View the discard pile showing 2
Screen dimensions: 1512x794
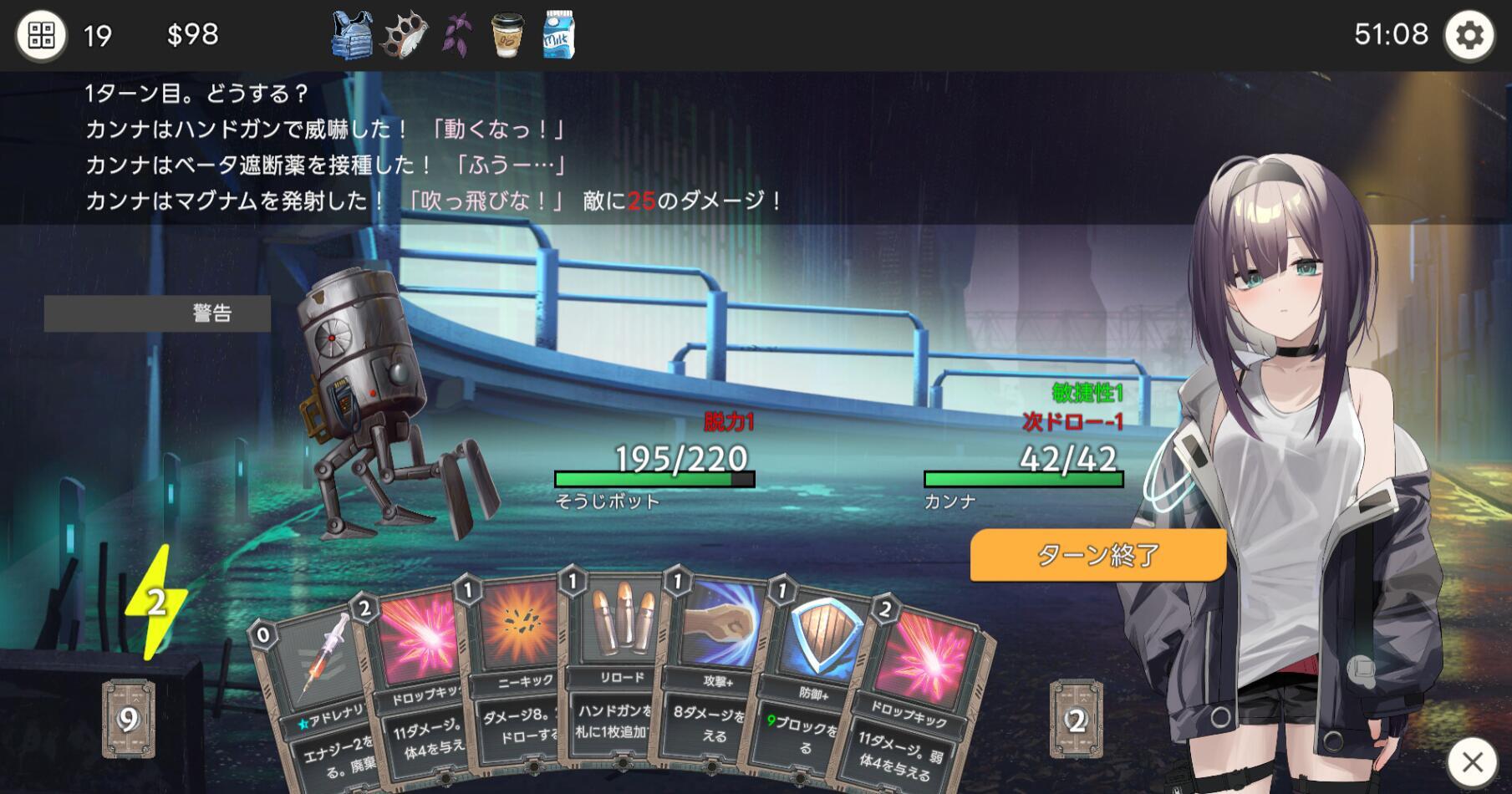(x=1076, y=719)
